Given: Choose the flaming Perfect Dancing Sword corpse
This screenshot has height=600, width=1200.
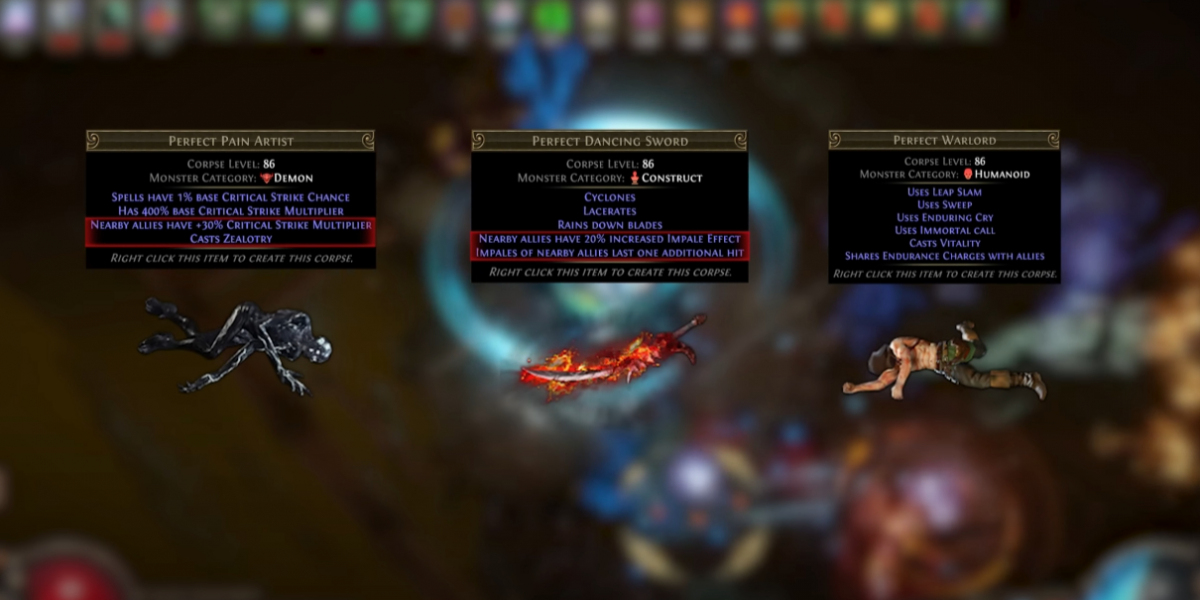Looking at the screenshot, I should [612, 359].
